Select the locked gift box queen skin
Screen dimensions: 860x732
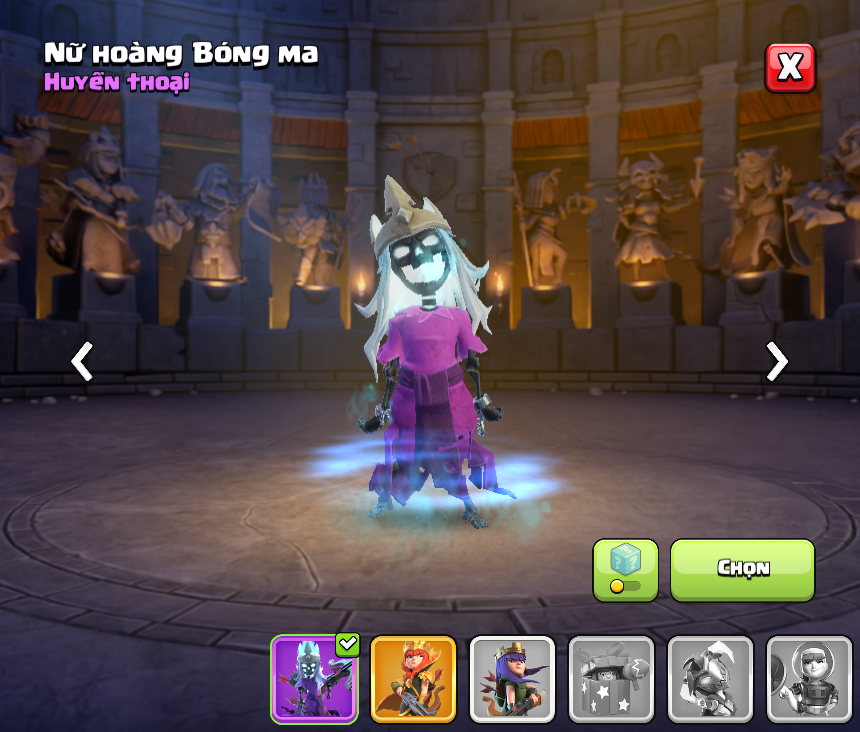click(611, 679)
